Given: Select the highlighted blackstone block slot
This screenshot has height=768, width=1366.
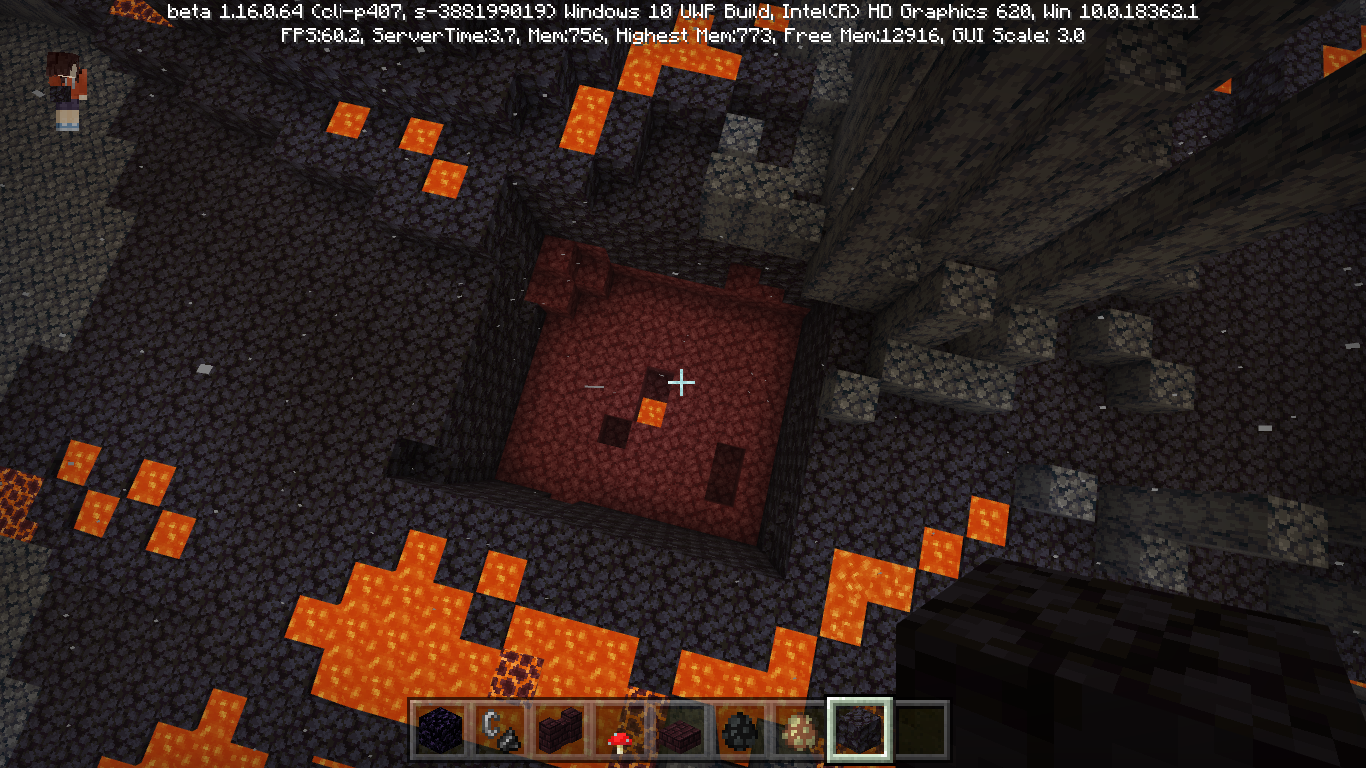Looking at the screenshot, I should (860, 730).
